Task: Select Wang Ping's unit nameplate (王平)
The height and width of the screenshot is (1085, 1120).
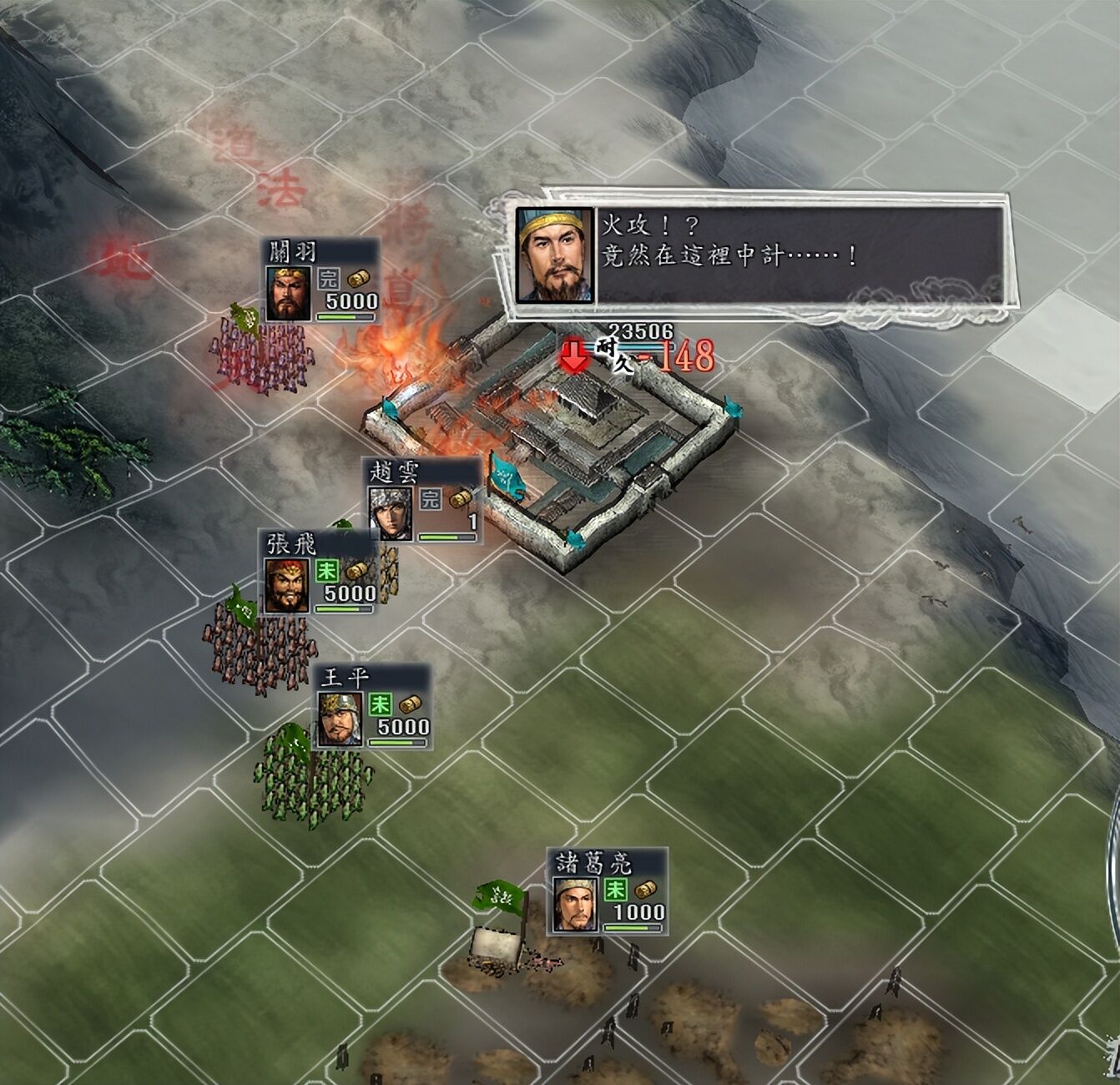Action: coord(373,708)
